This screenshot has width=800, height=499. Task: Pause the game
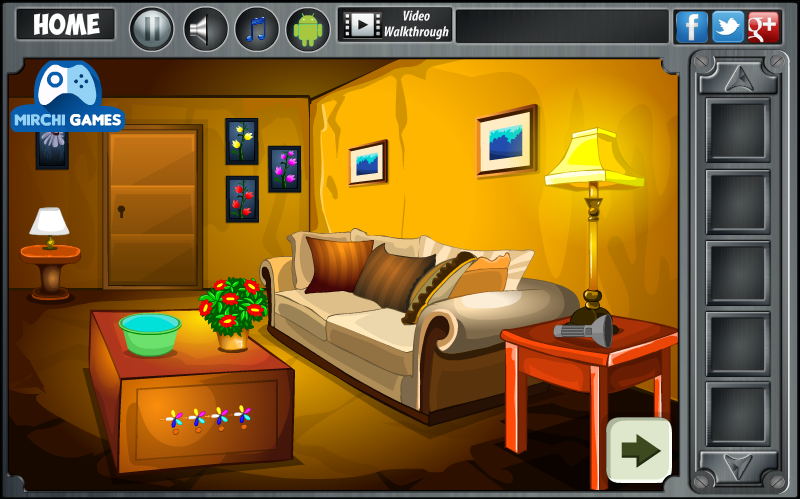[x=152, y=28]
